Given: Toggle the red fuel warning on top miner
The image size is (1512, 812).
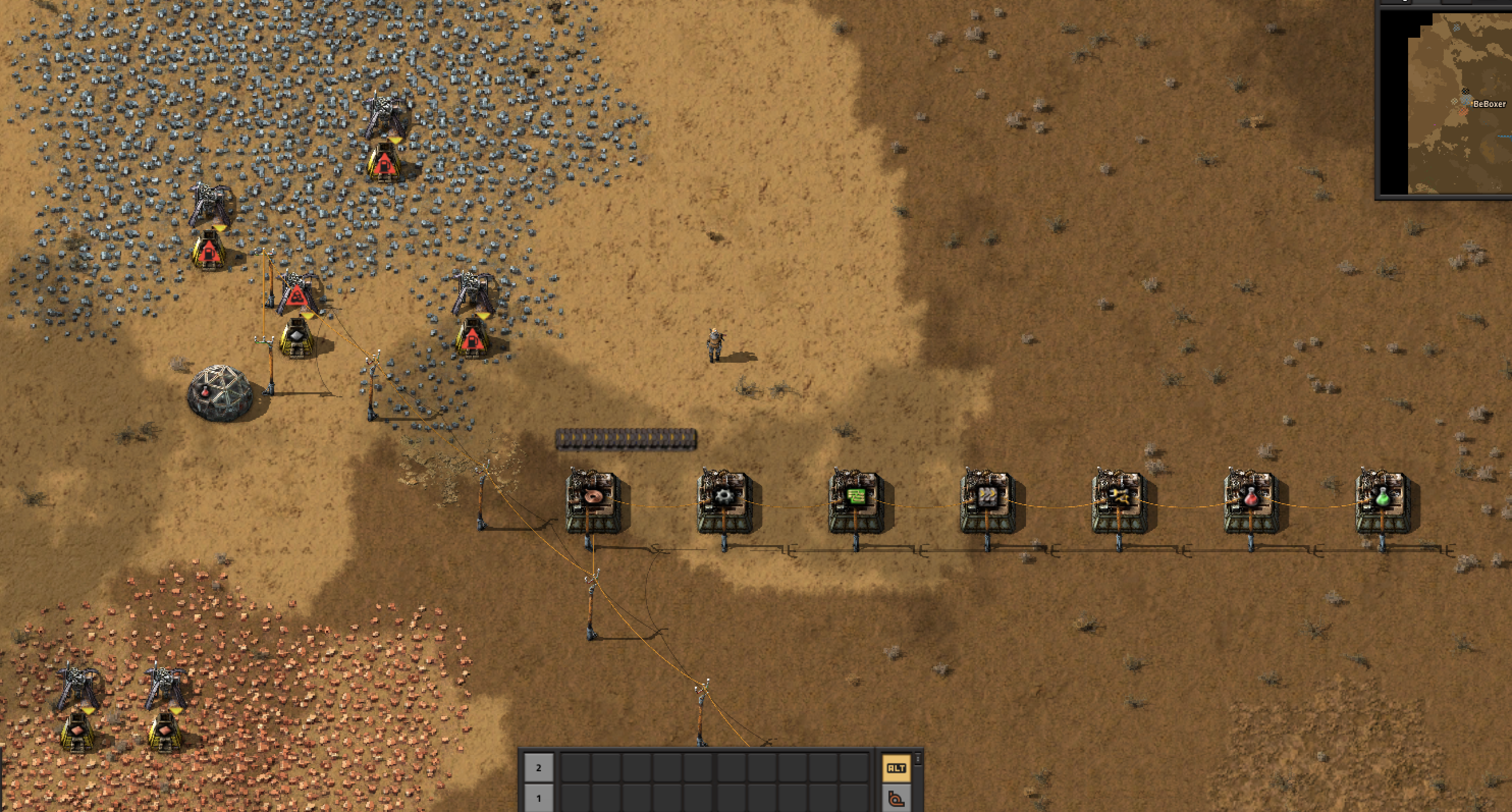Looking at the screenshot, I should pyautogui.click(x=385, y=166).
